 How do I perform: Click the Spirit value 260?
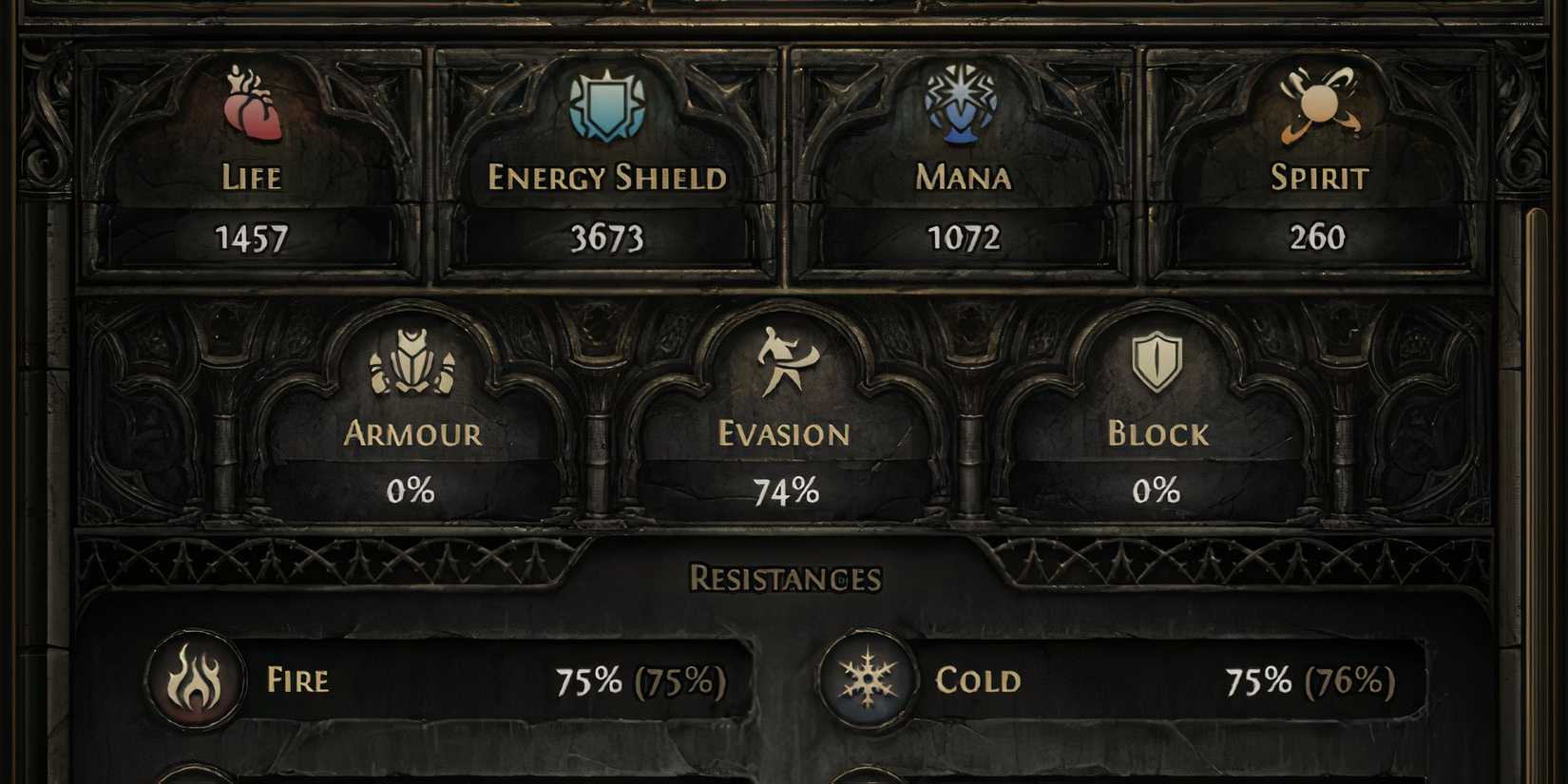coord(1321,238)
